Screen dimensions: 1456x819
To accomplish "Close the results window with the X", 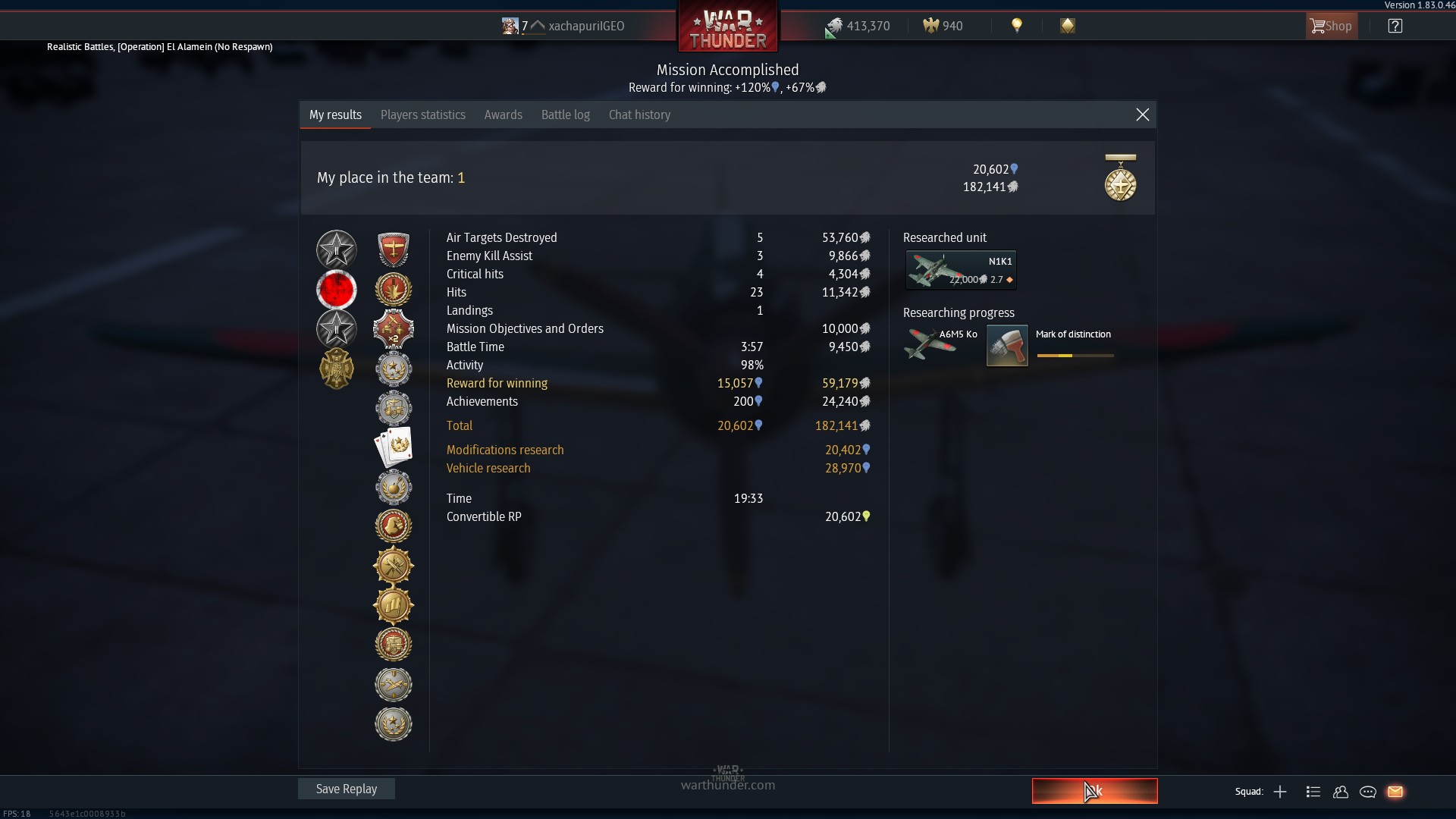I will (1142, 115).
